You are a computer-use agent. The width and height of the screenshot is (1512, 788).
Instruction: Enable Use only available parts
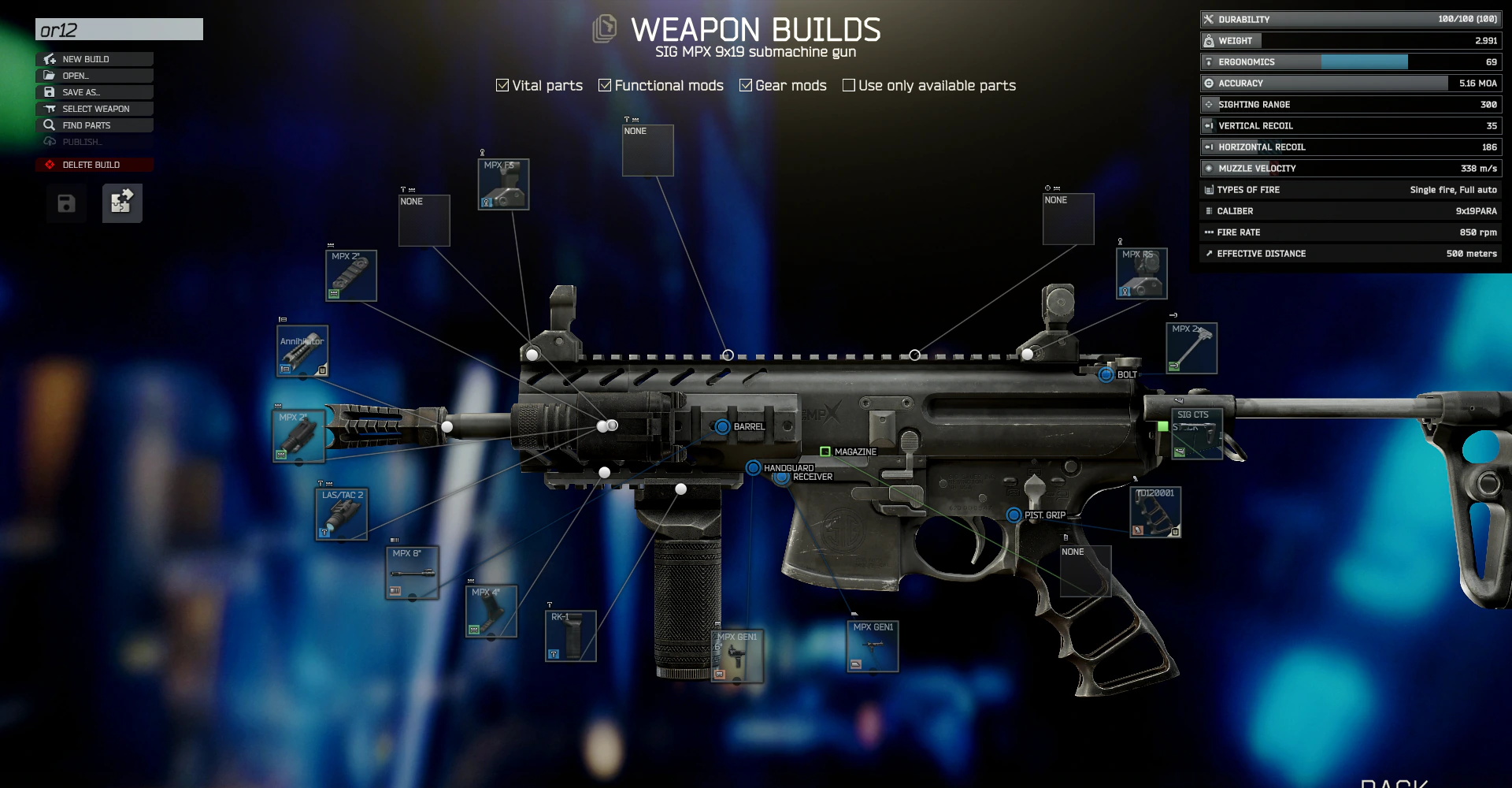[848, 85]
